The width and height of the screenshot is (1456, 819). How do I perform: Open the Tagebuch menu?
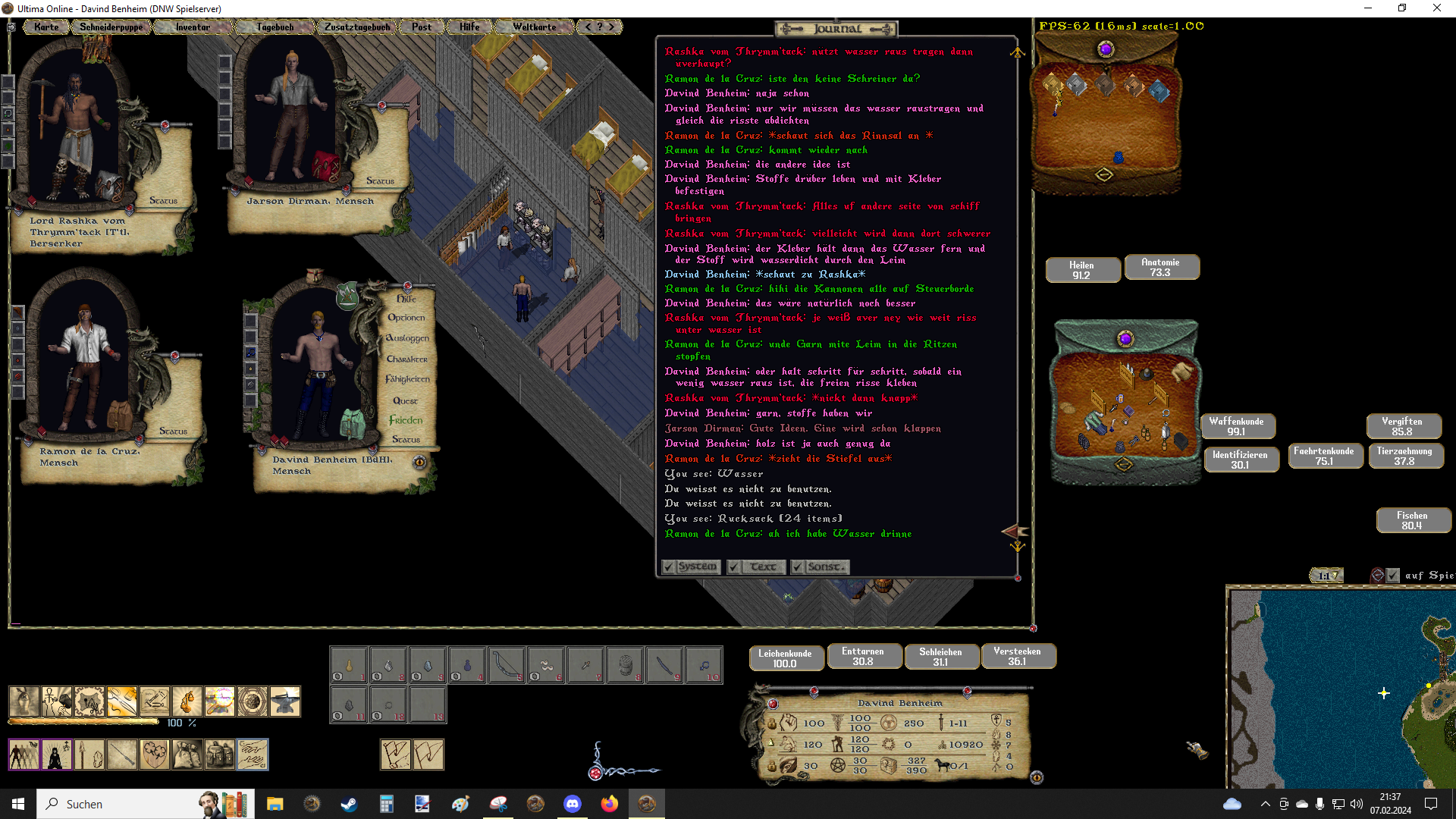pyautogui.click(x=275, y=27)
